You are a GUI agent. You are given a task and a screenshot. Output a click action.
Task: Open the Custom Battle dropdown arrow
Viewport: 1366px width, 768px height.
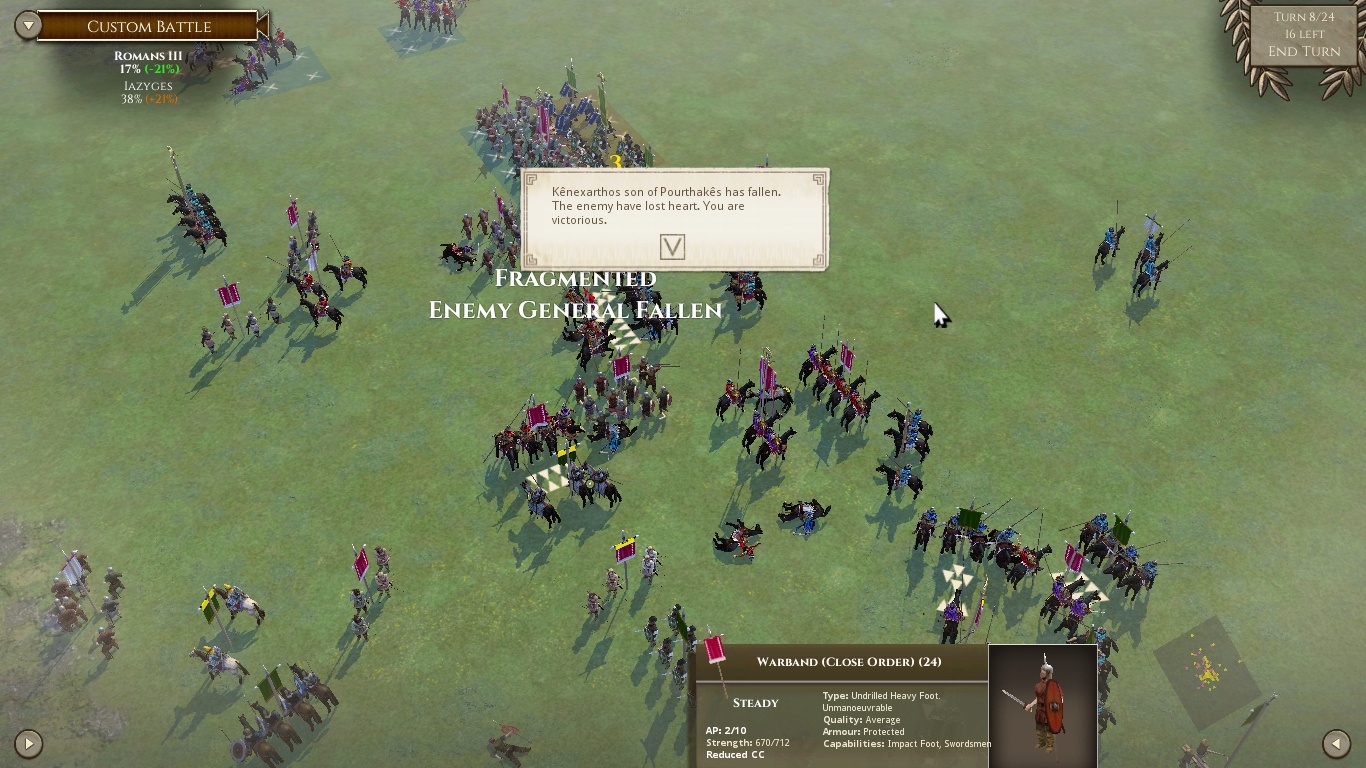click(x=28, y=25)
